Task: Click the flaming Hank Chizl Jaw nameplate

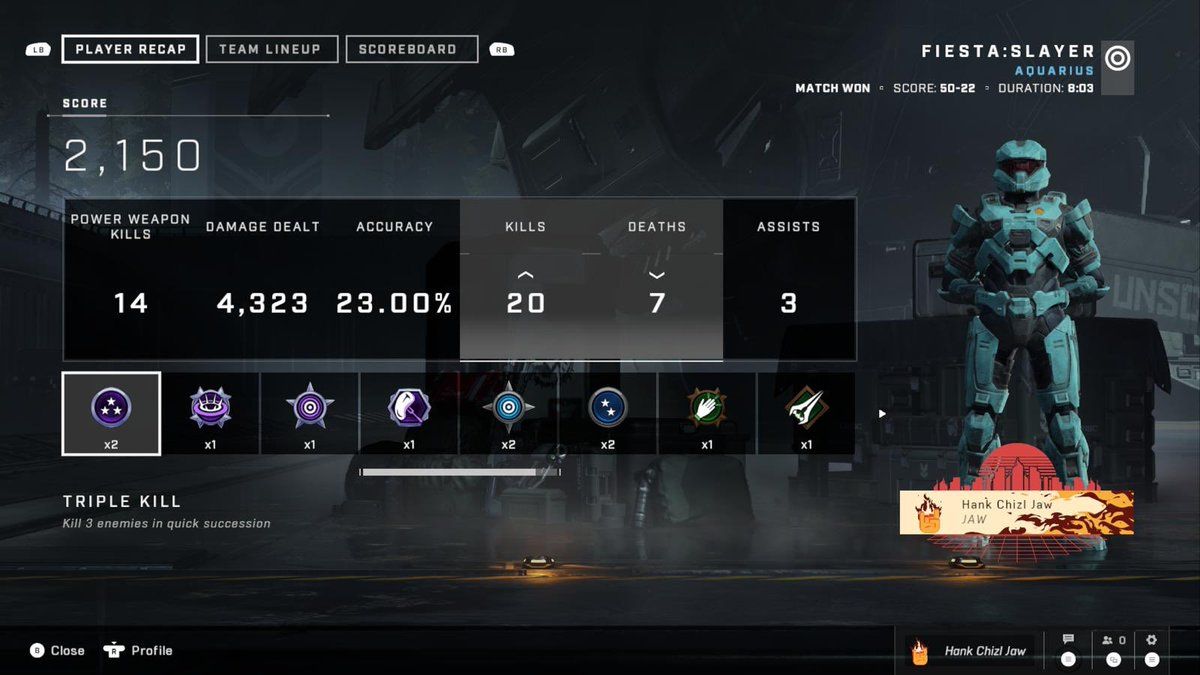Action: pos(1016,512)
